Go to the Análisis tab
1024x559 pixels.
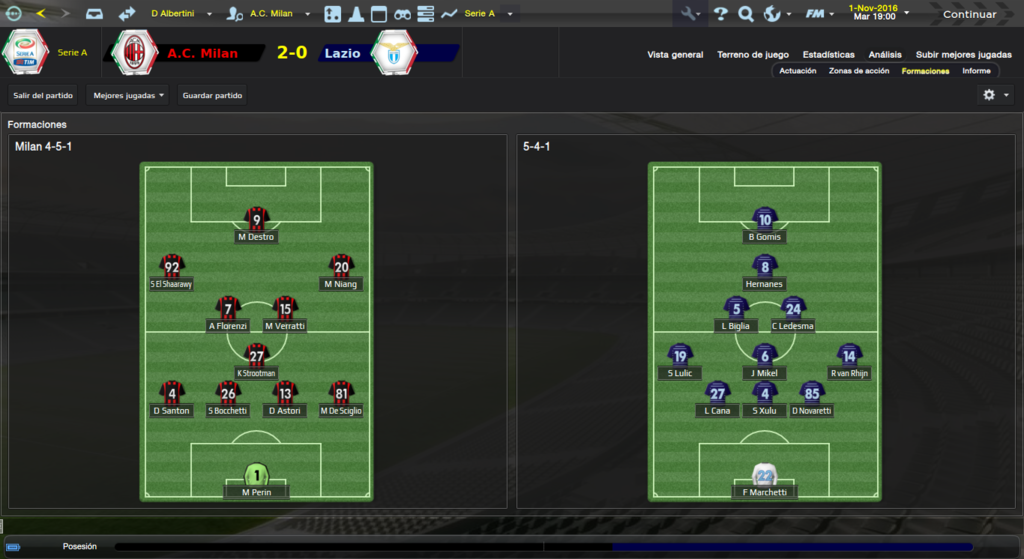tap(885, 55)
